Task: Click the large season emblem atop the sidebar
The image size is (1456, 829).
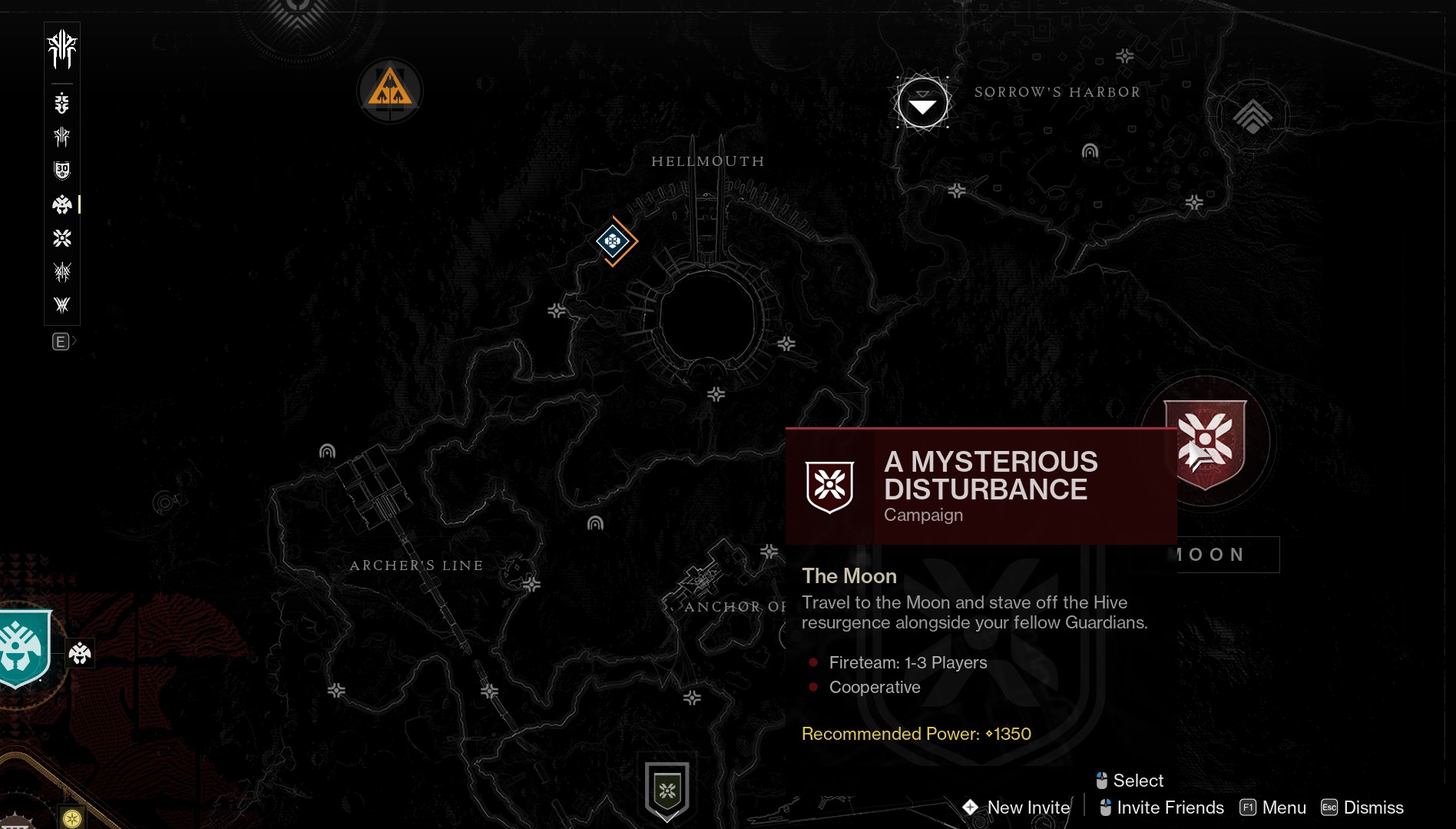Action: [x=61, y=49]
